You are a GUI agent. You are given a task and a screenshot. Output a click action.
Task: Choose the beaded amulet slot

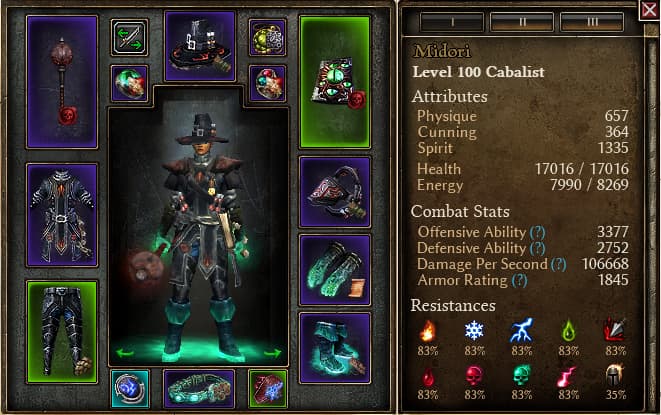(267, 38)
